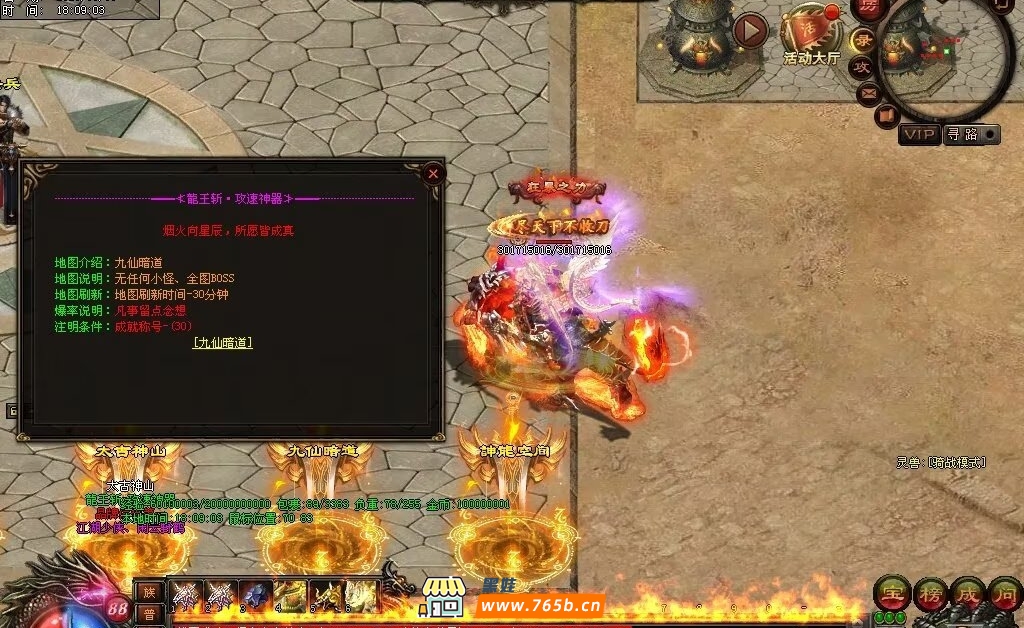Open the 宝 treasure button
The width and height of the screenshot is (1024, 628).
click(x=890, y=593)
